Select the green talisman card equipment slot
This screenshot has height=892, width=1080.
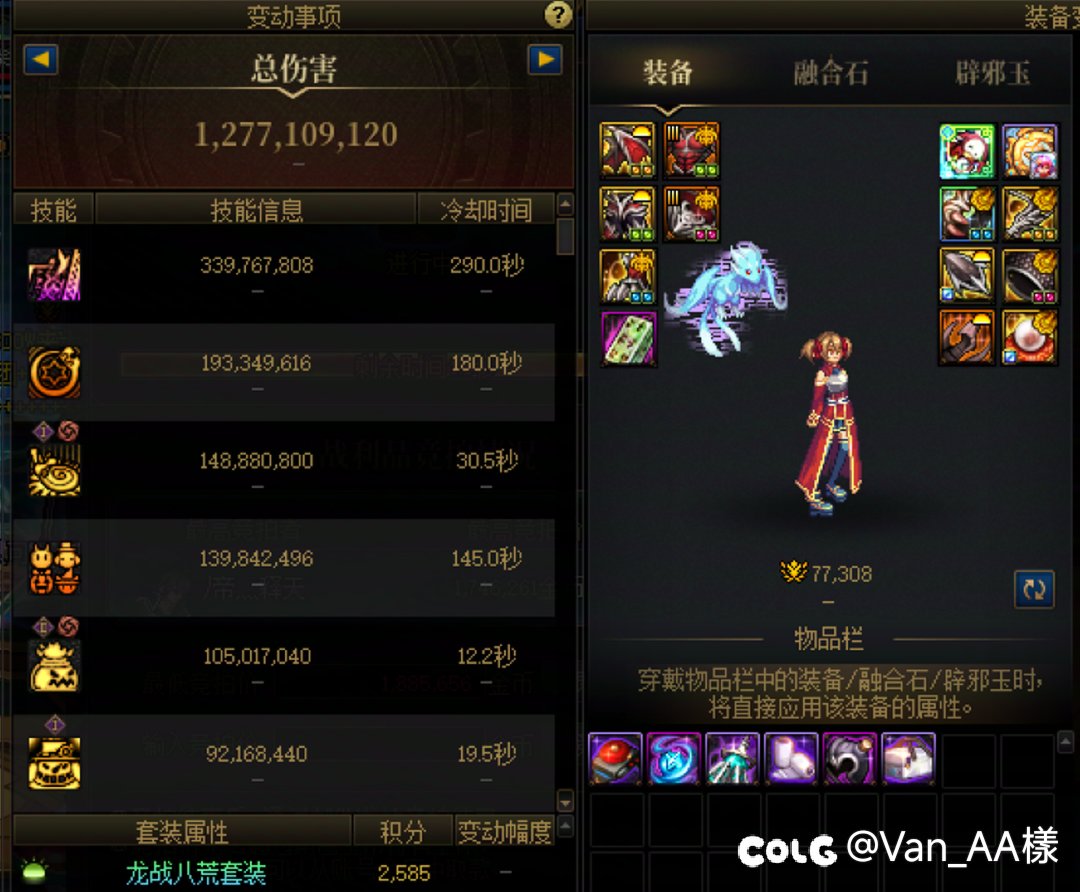(628, 339)
